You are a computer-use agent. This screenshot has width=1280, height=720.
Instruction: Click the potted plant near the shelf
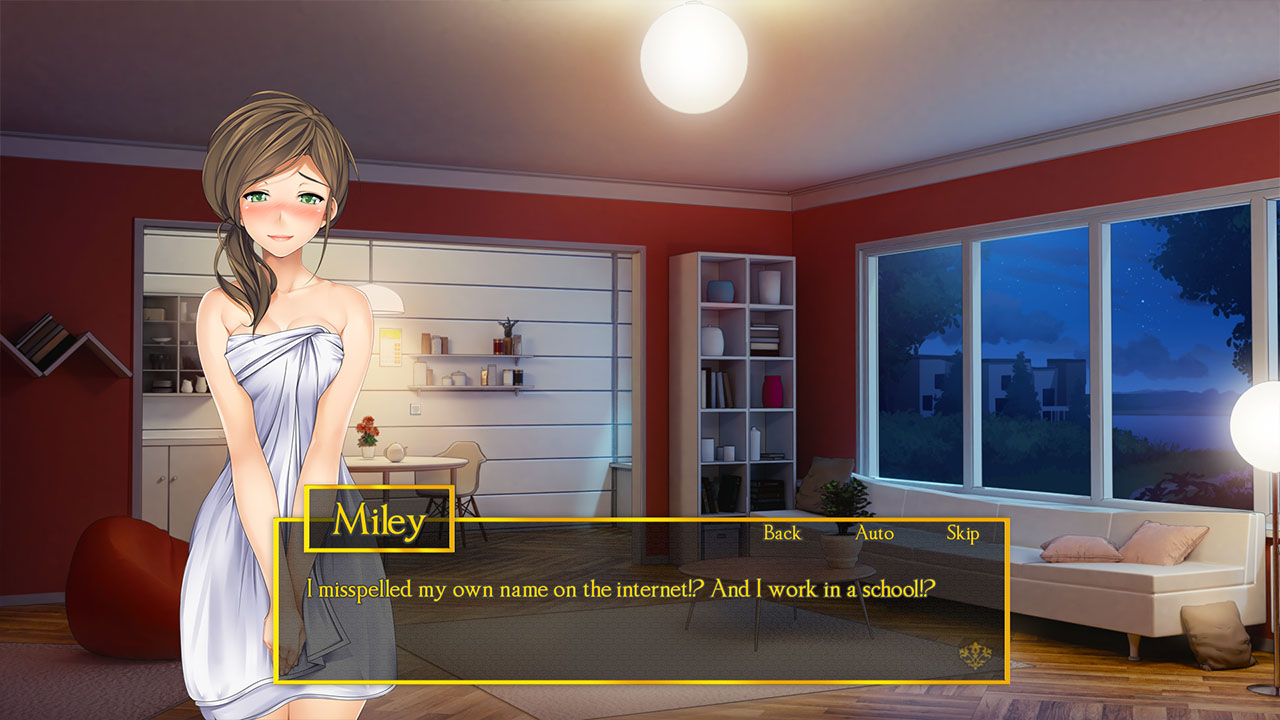point(843,495)
